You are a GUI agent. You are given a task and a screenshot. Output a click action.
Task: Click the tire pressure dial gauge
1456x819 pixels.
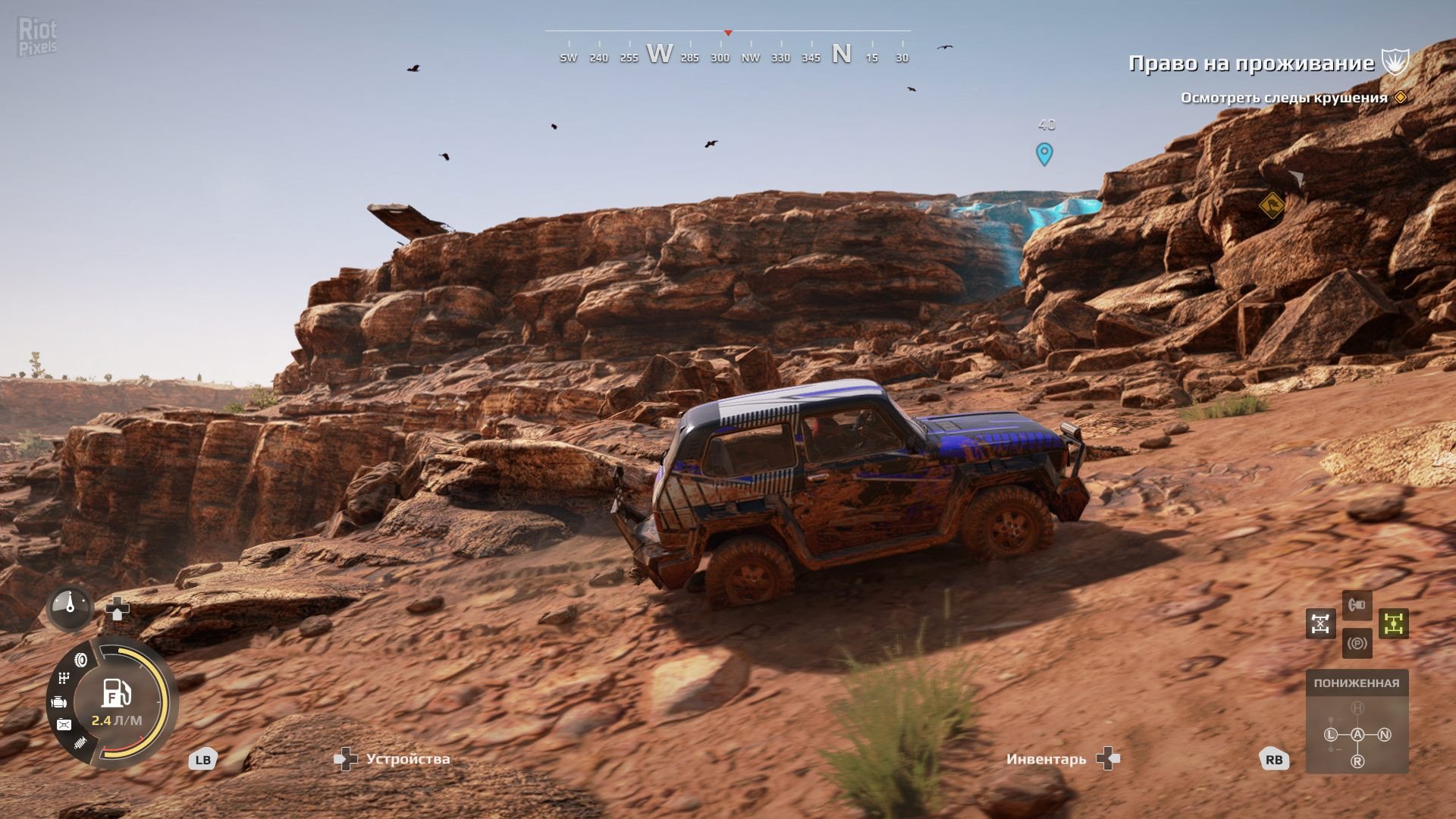[70, 607]
